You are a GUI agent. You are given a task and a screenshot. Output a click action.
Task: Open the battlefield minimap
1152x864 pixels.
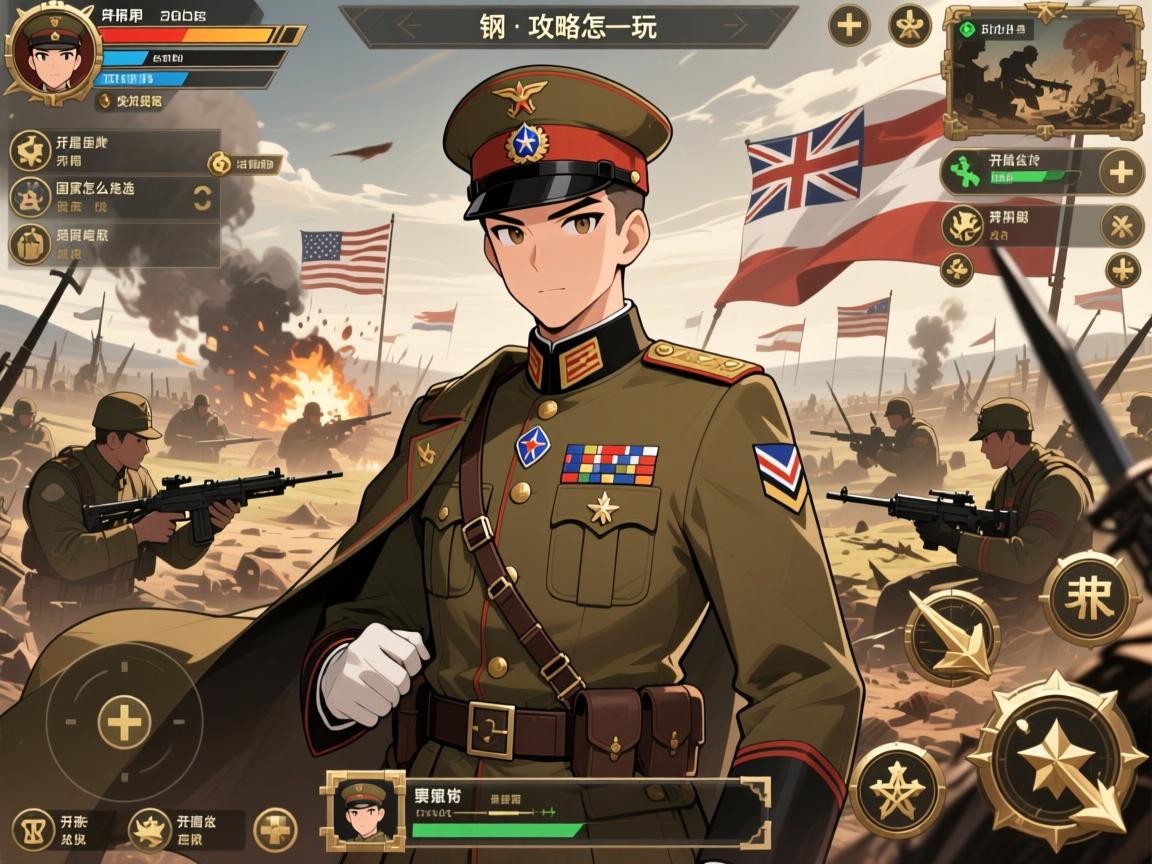[1044, 73]
